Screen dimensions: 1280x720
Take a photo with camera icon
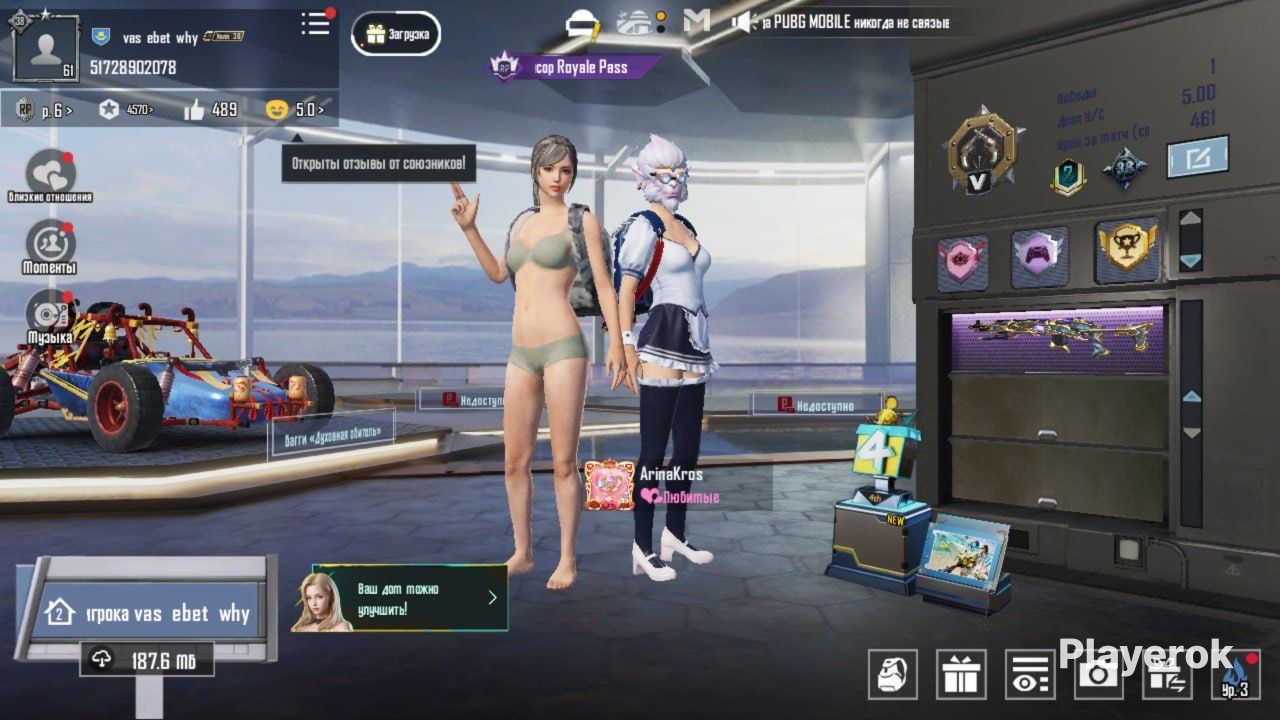coord(1099,674)
